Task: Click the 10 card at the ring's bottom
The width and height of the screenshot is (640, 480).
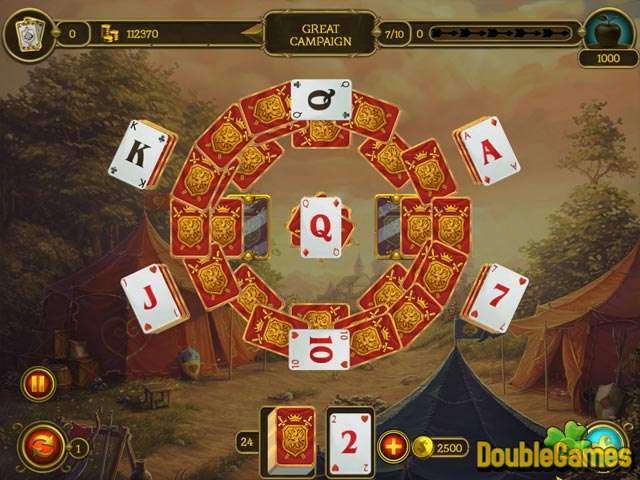Action: click(319, 348)
